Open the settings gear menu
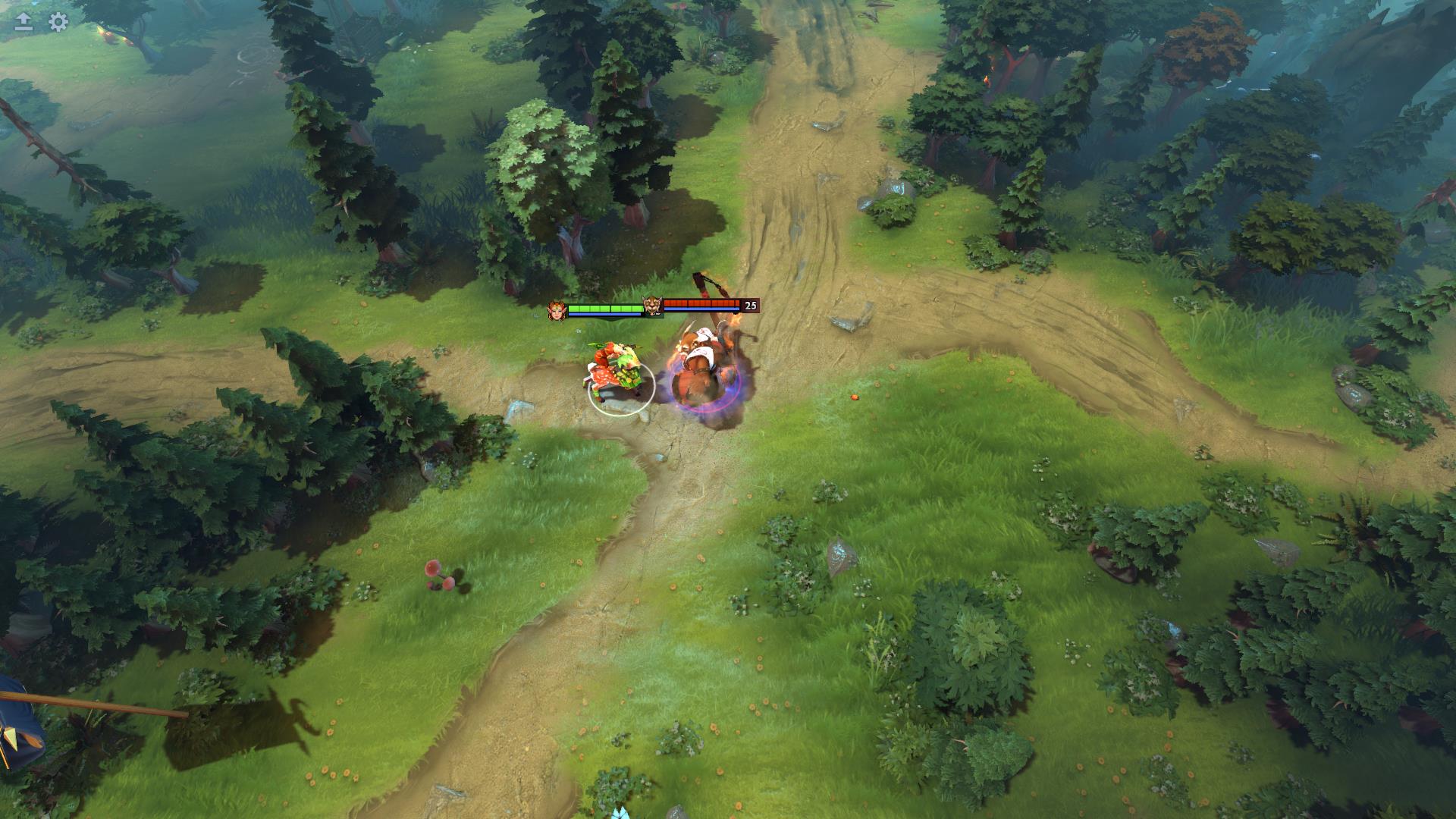This screenshot has width=1456, height=819. [58, 22]
